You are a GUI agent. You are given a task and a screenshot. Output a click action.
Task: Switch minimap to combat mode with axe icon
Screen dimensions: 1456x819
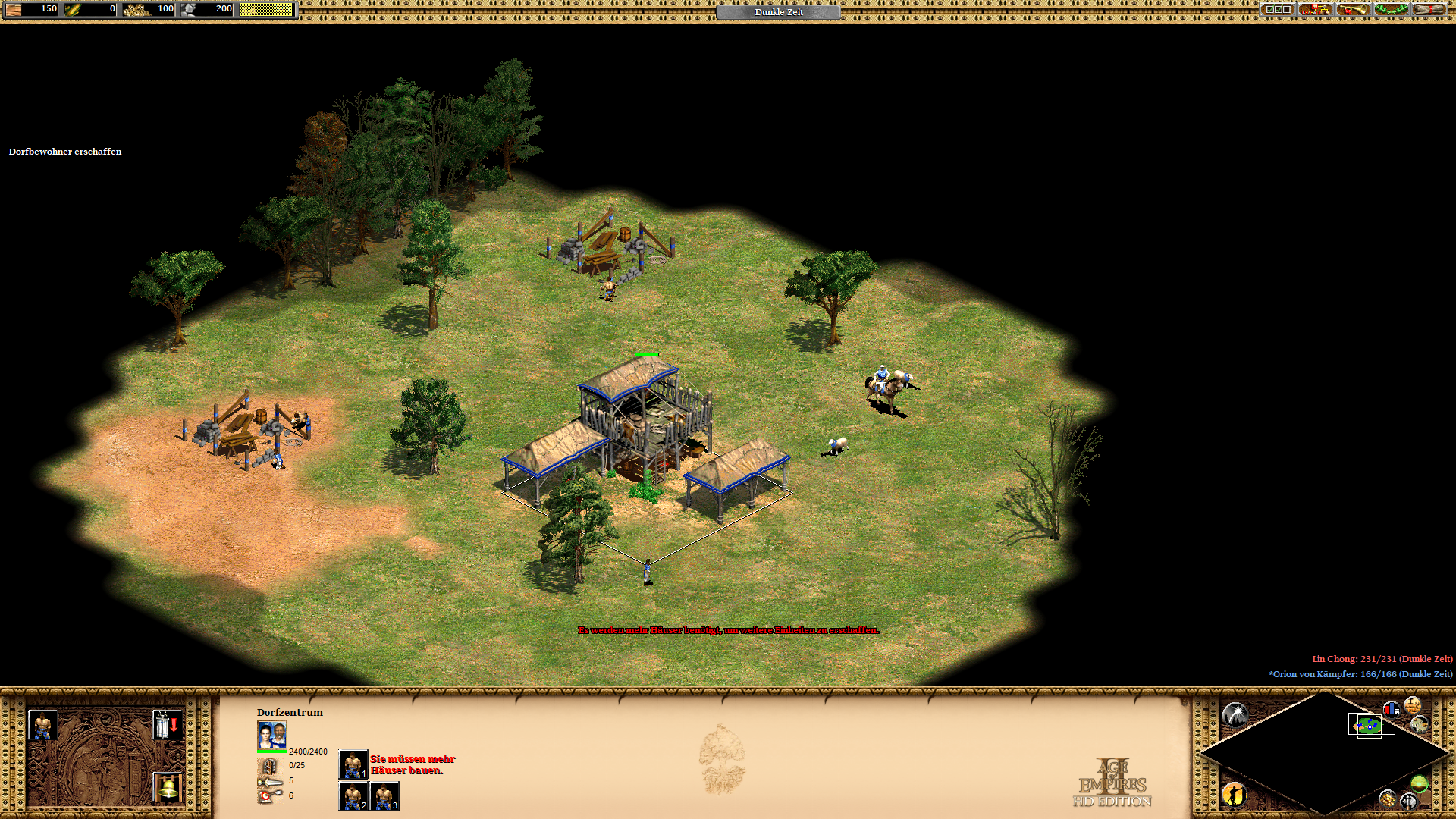[x=1408, y=800]
